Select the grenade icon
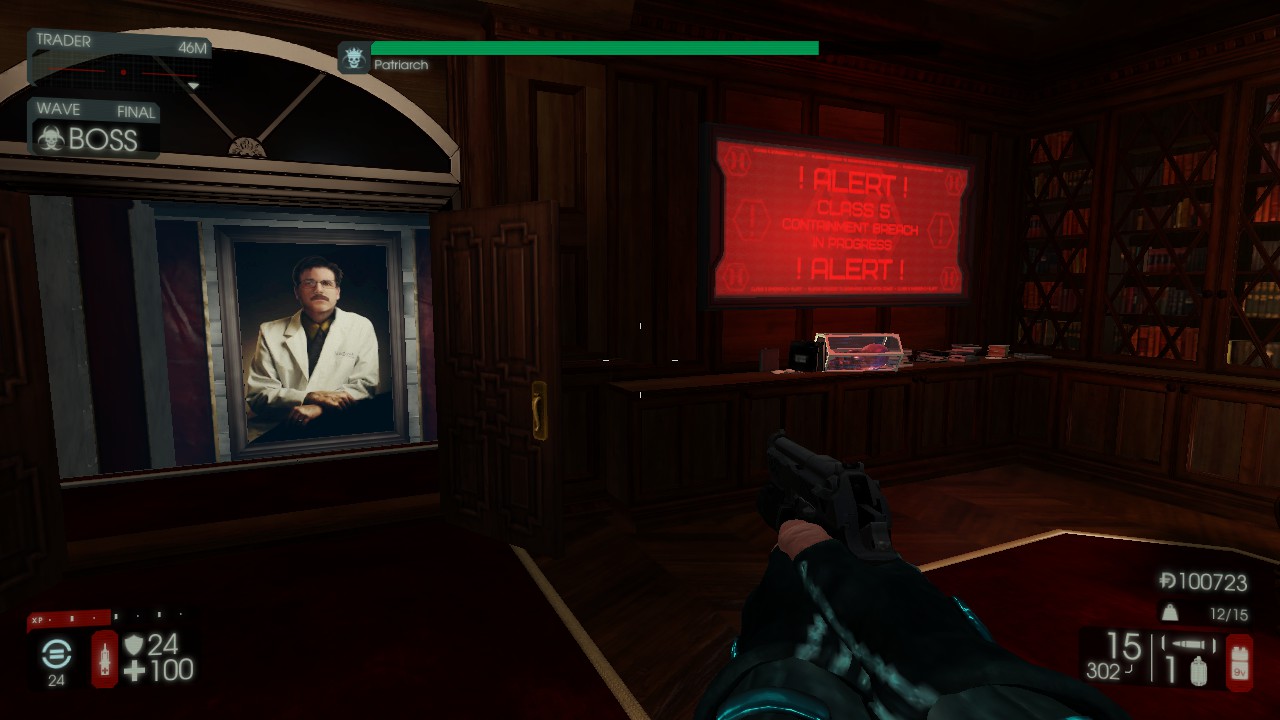This screenshot has width=1280, height=720. (x=1198, y=672)
